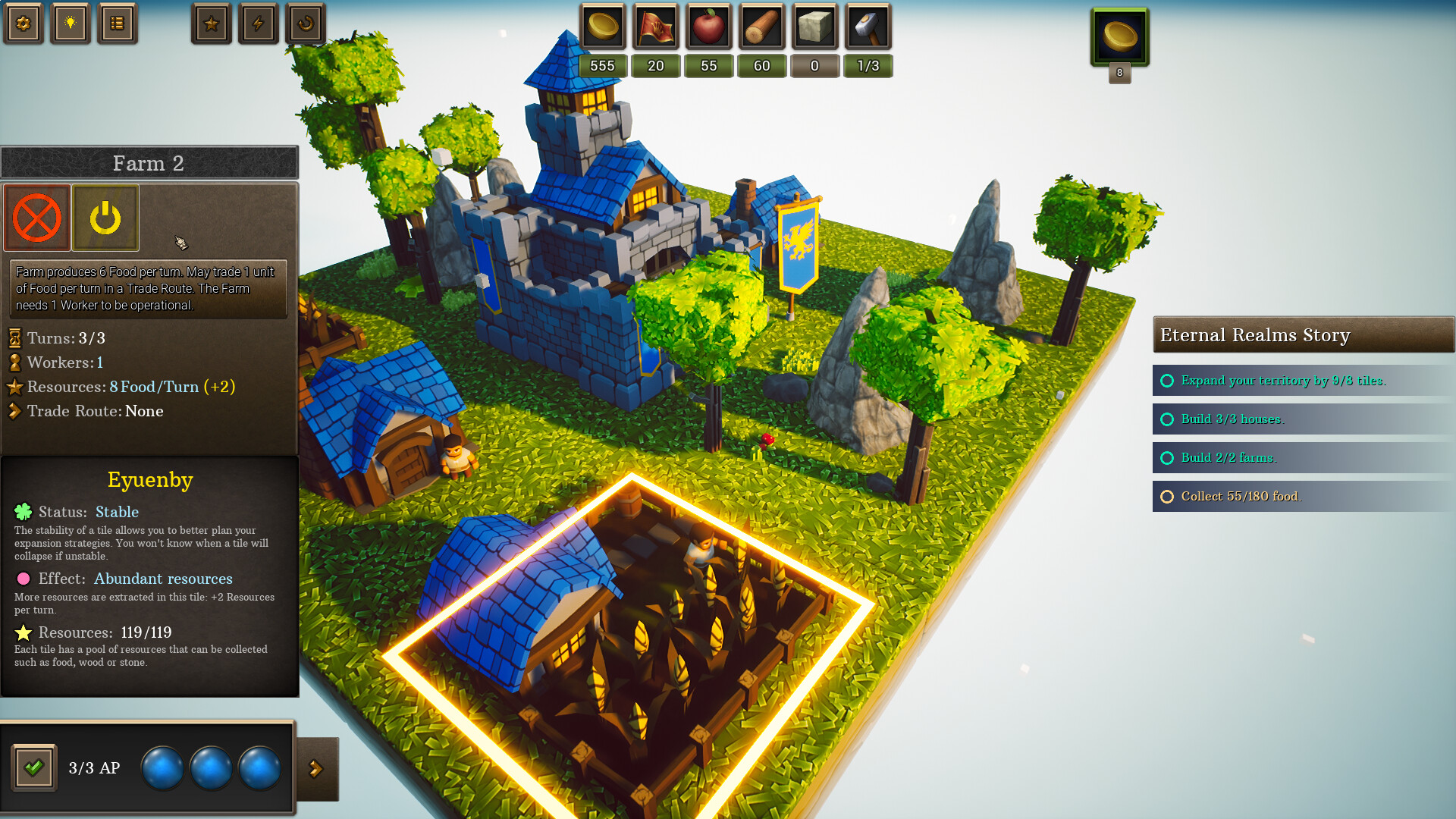Dismiss with the red X button

pyautogui.click(x=37, y=218)
